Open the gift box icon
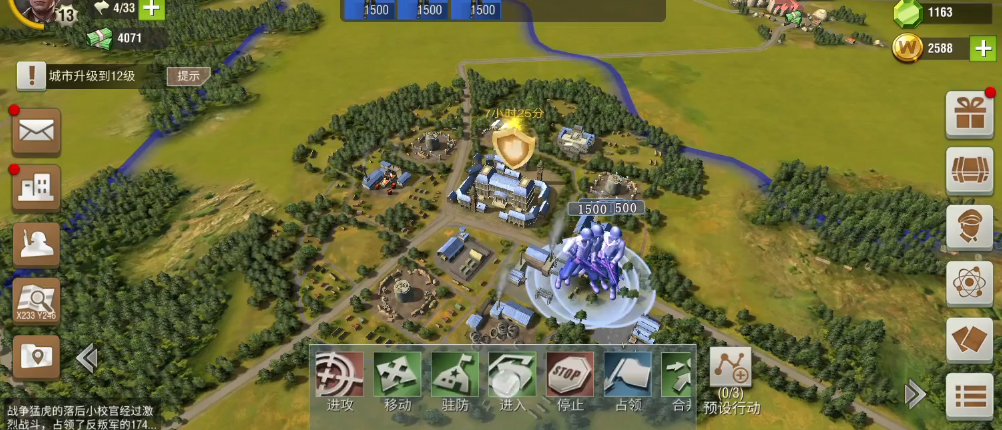Image resolution: width=1002 pixels, height=430 pixels. coord(969,115)
